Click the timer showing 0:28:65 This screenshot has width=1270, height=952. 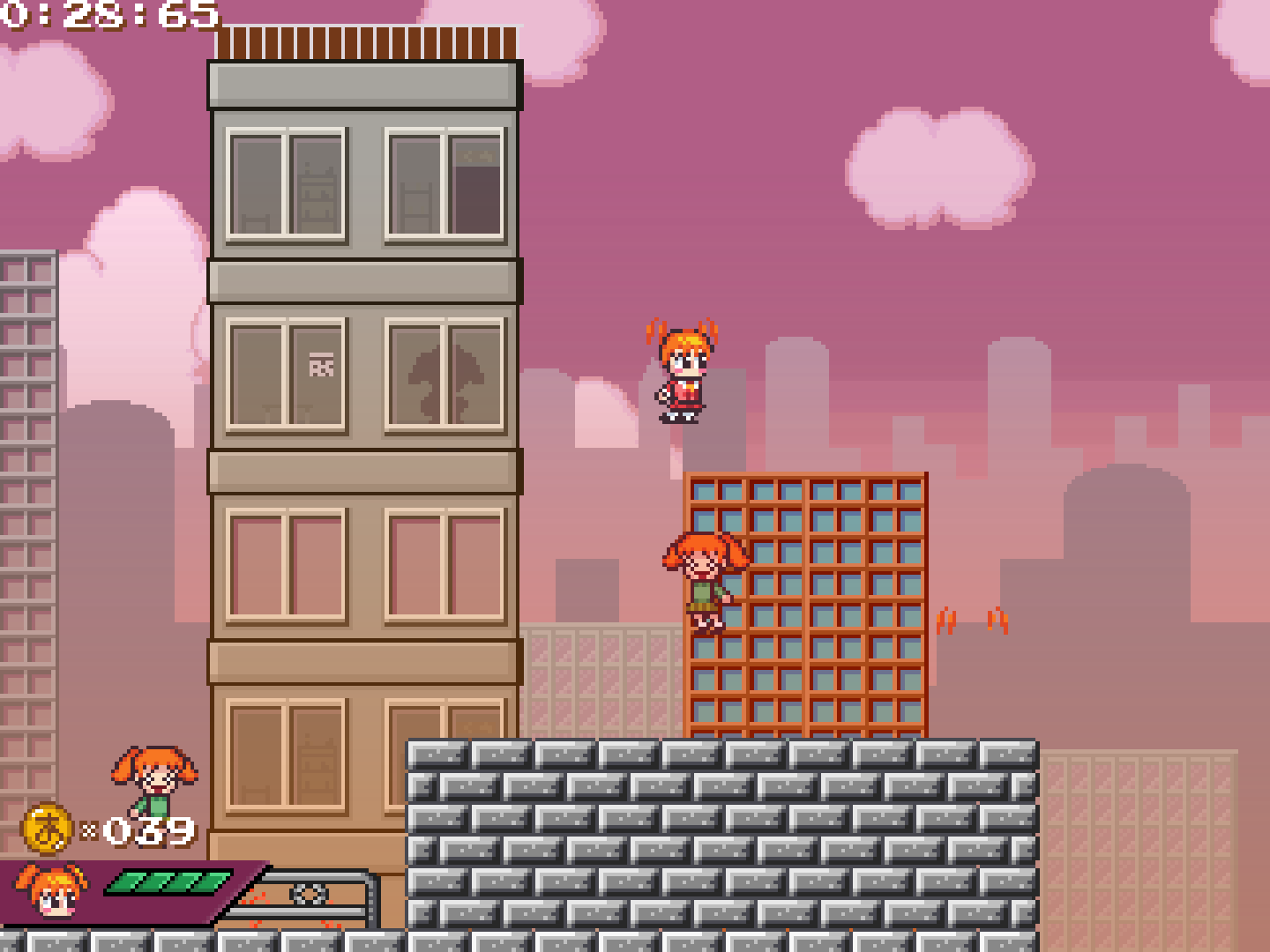point(106,16)
